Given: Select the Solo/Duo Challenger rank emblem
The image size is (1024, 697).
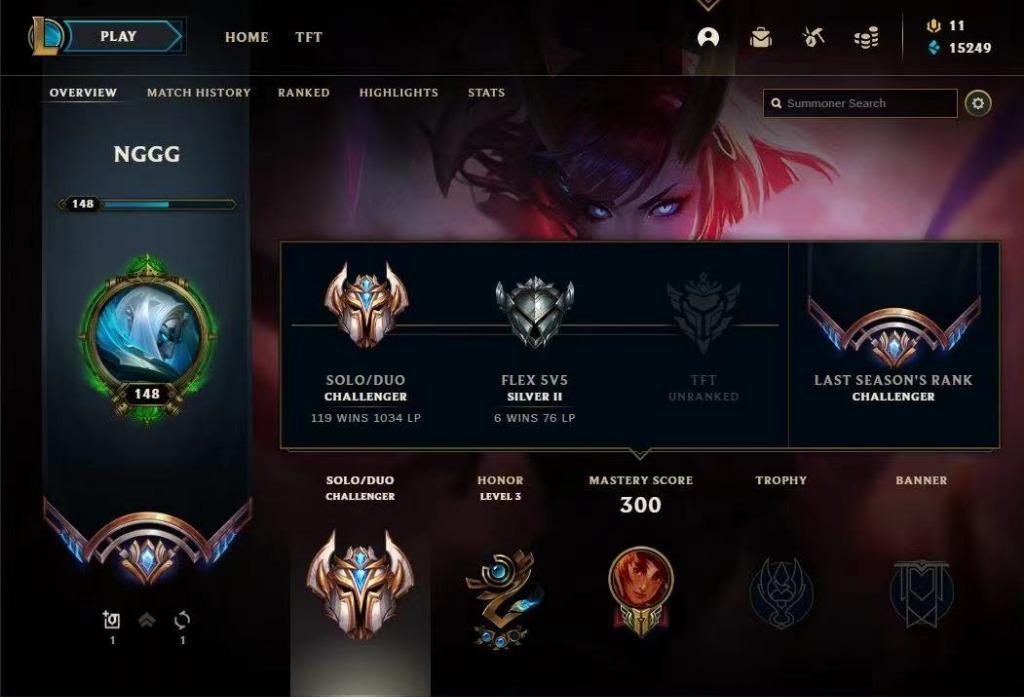Looking at the screenshot, I should point(366,305).
